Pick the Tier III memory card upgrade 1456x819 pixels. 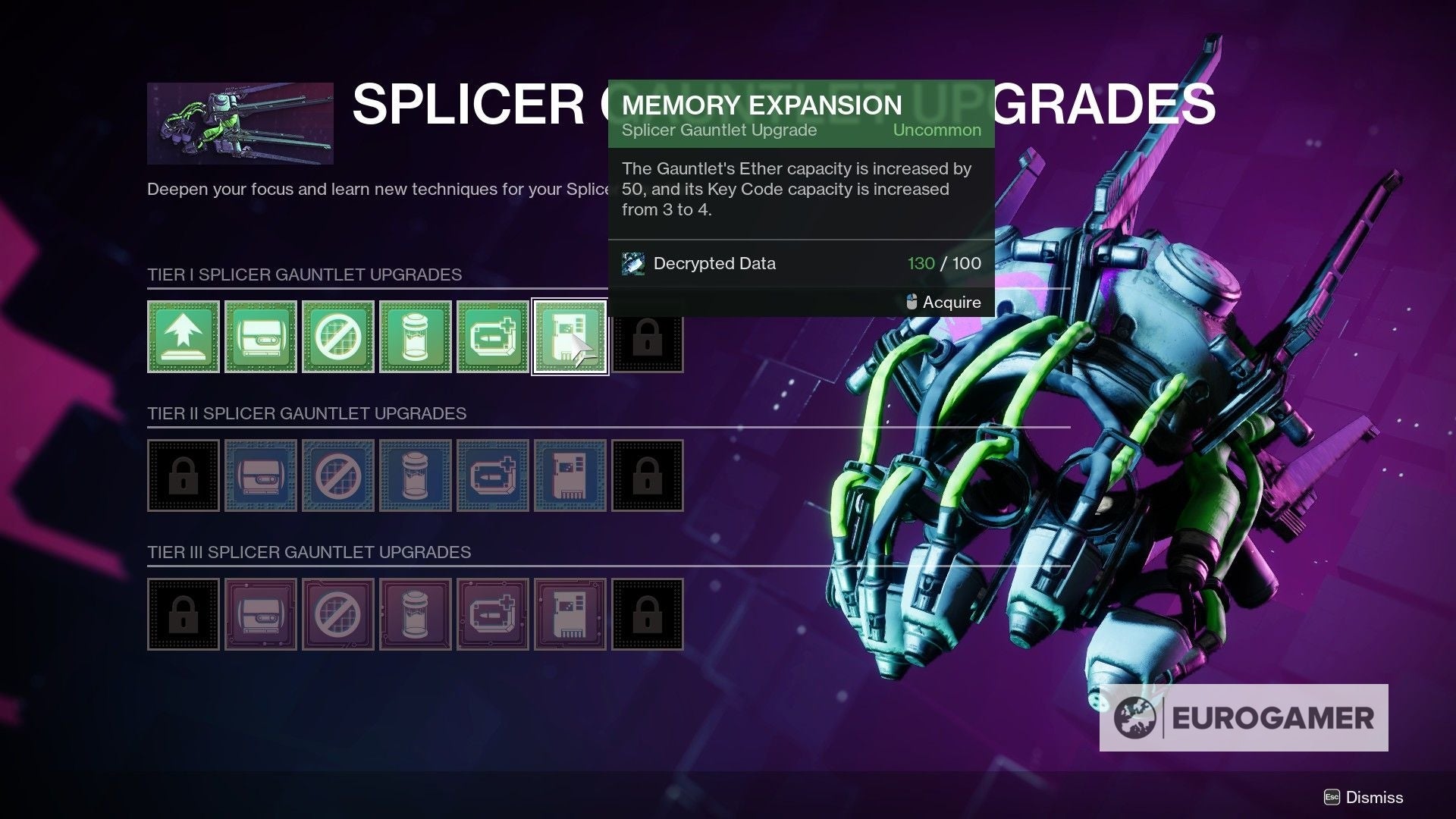570,614
